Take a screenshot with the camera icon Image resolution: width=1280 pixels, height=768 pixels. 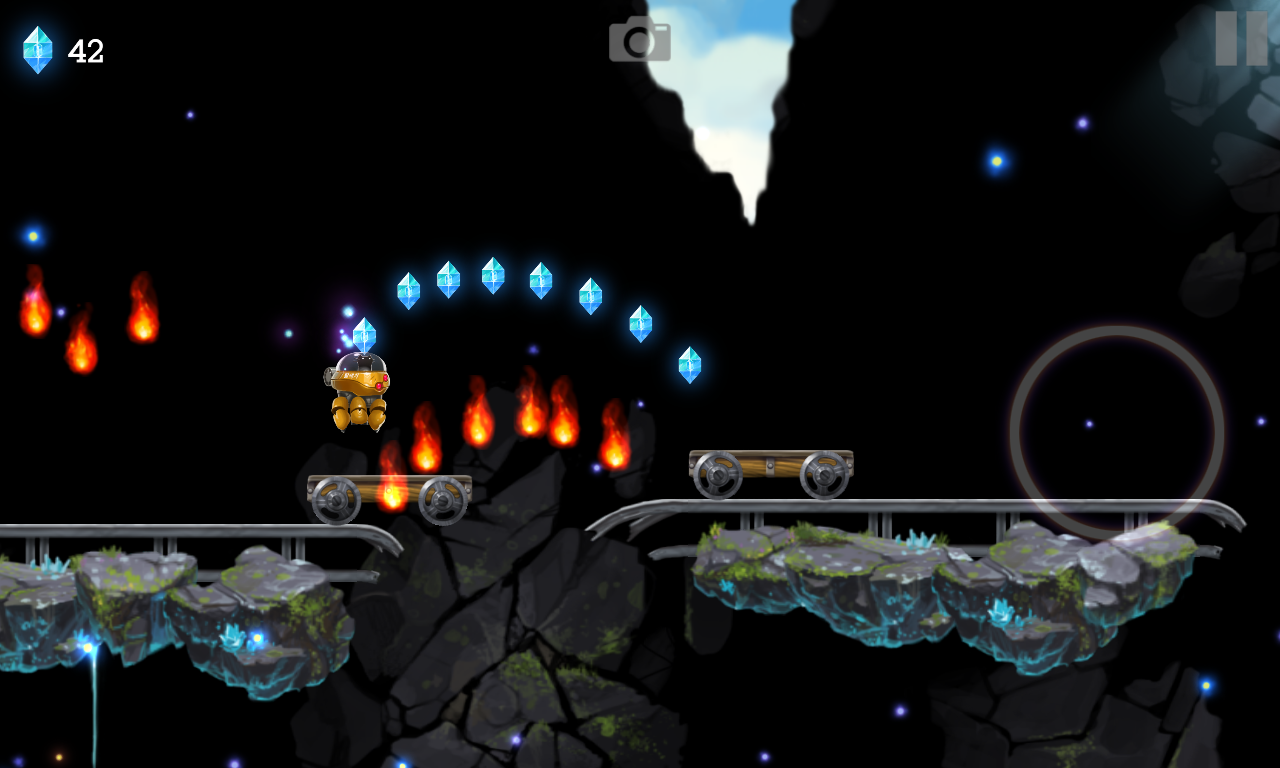(x=640, y=40)
